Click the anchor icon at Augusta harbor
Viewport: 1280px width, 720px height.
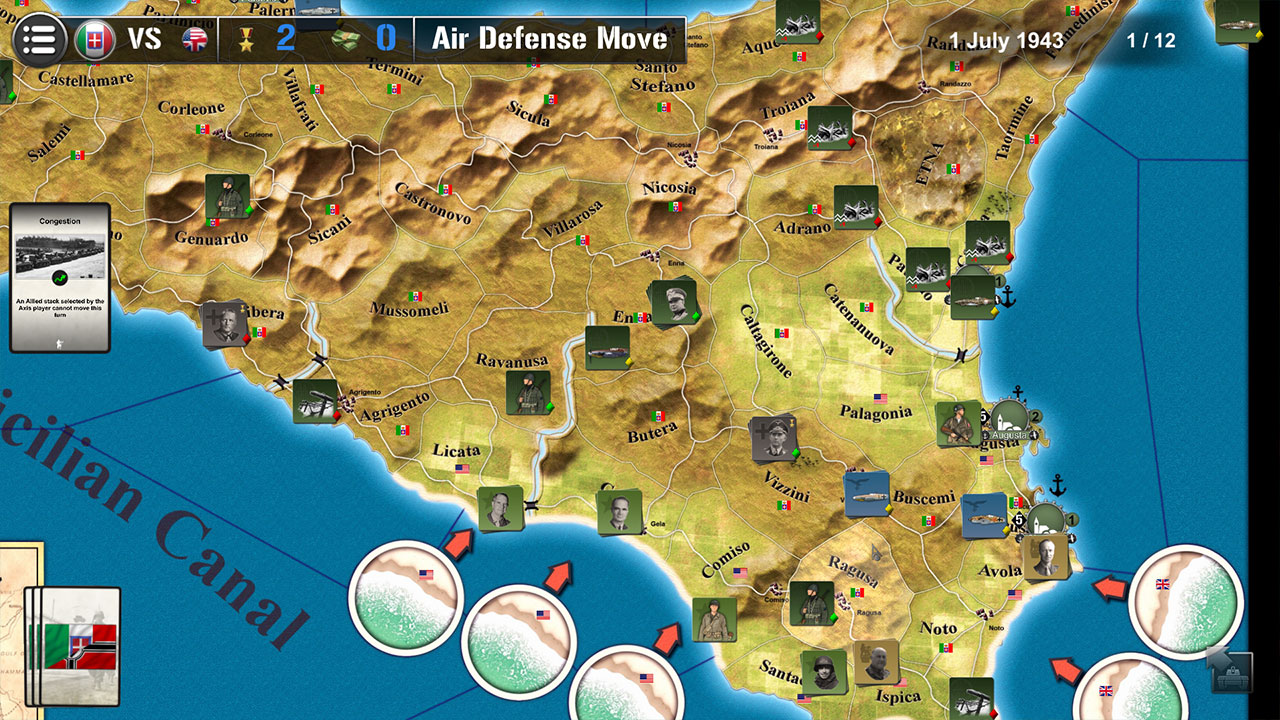[1016, 392]
